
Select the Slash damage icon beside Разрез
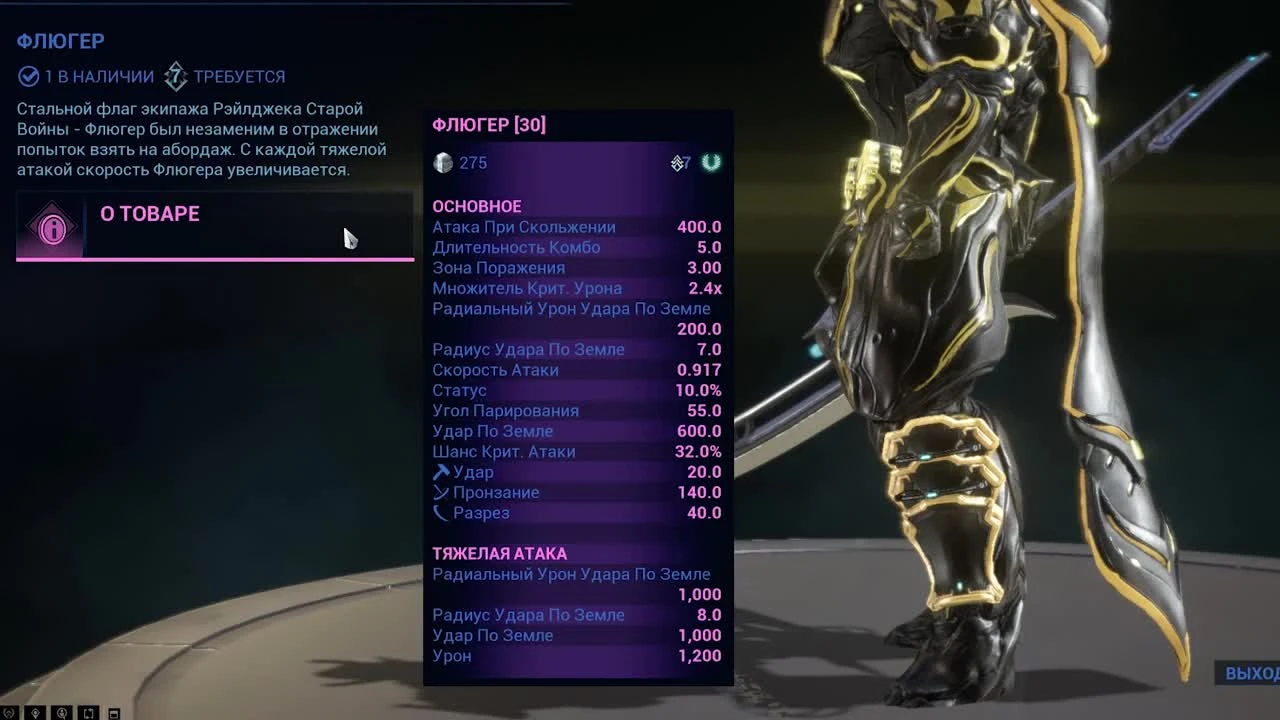[x=438, y=513]
